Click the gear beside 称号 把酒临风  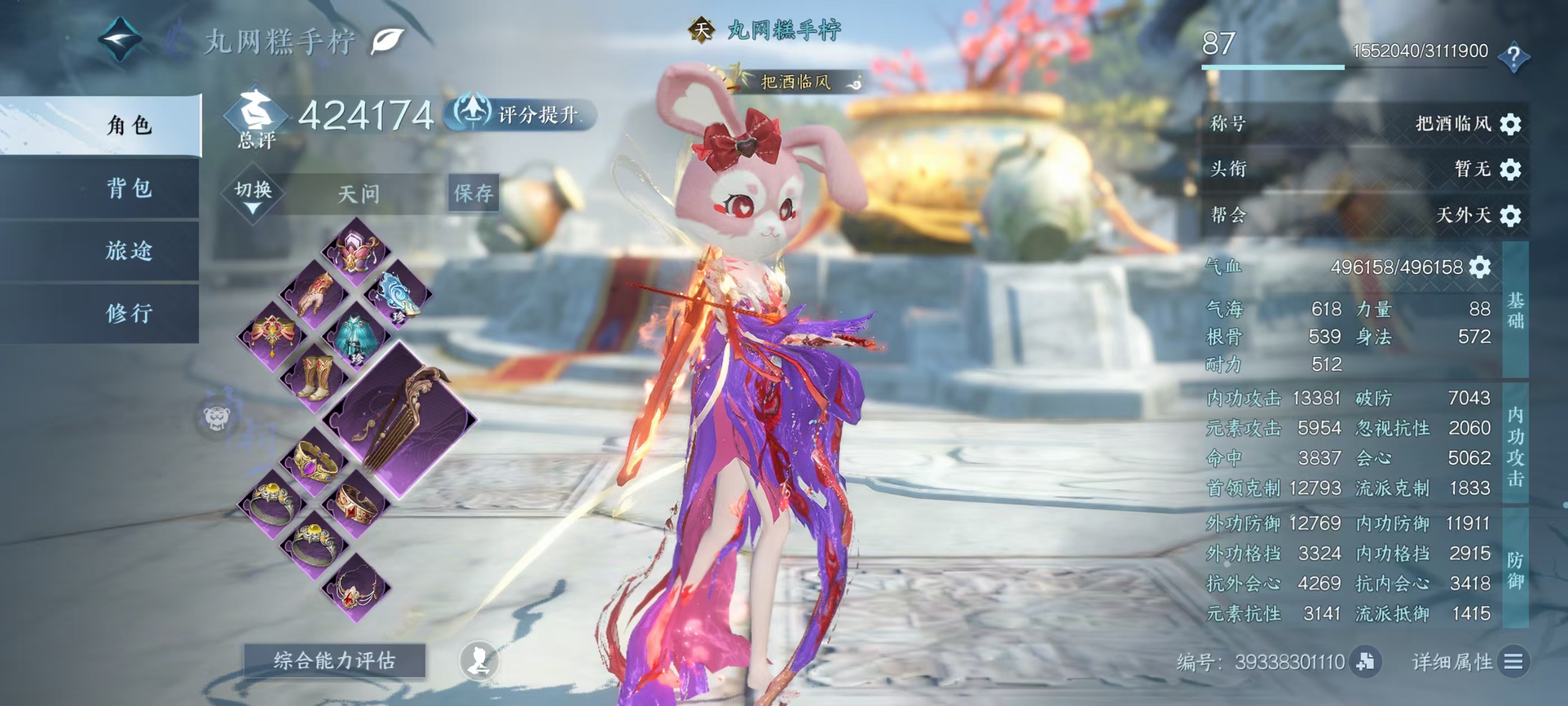1510,124
